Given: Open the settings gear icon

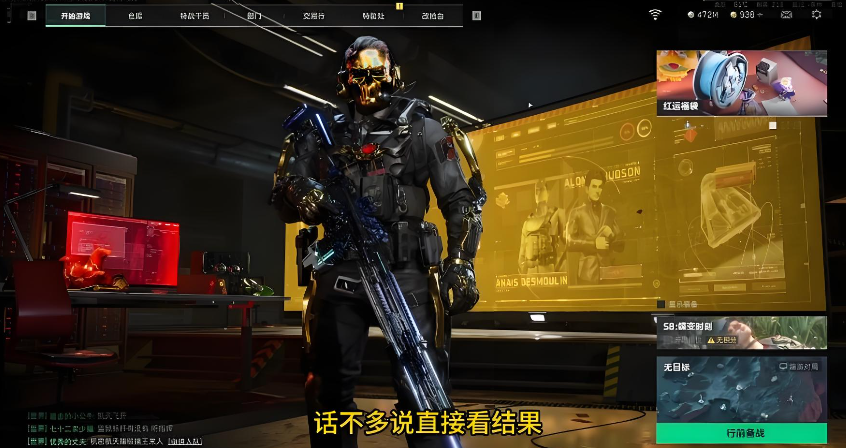Looking at the screenshot, I should coord(817,15).
